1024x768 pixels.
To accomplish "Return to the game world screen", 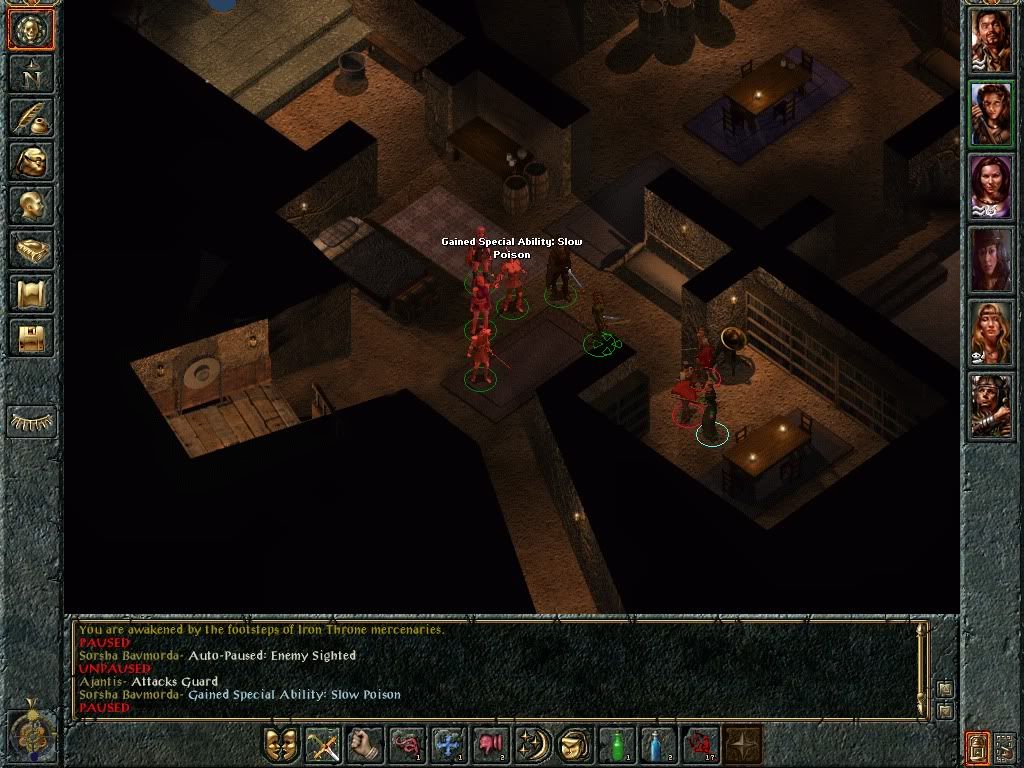I will 31,30.
